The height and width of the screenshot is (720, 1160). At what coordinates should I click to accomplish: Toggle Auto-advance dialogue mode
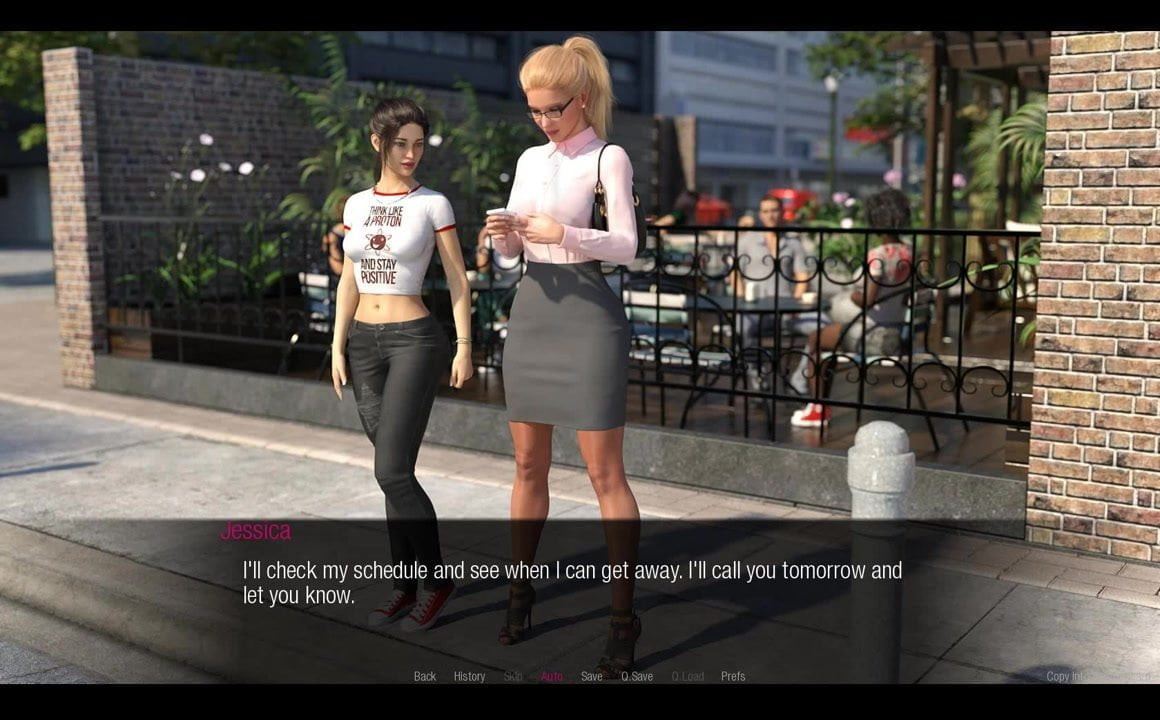point(552,677)
